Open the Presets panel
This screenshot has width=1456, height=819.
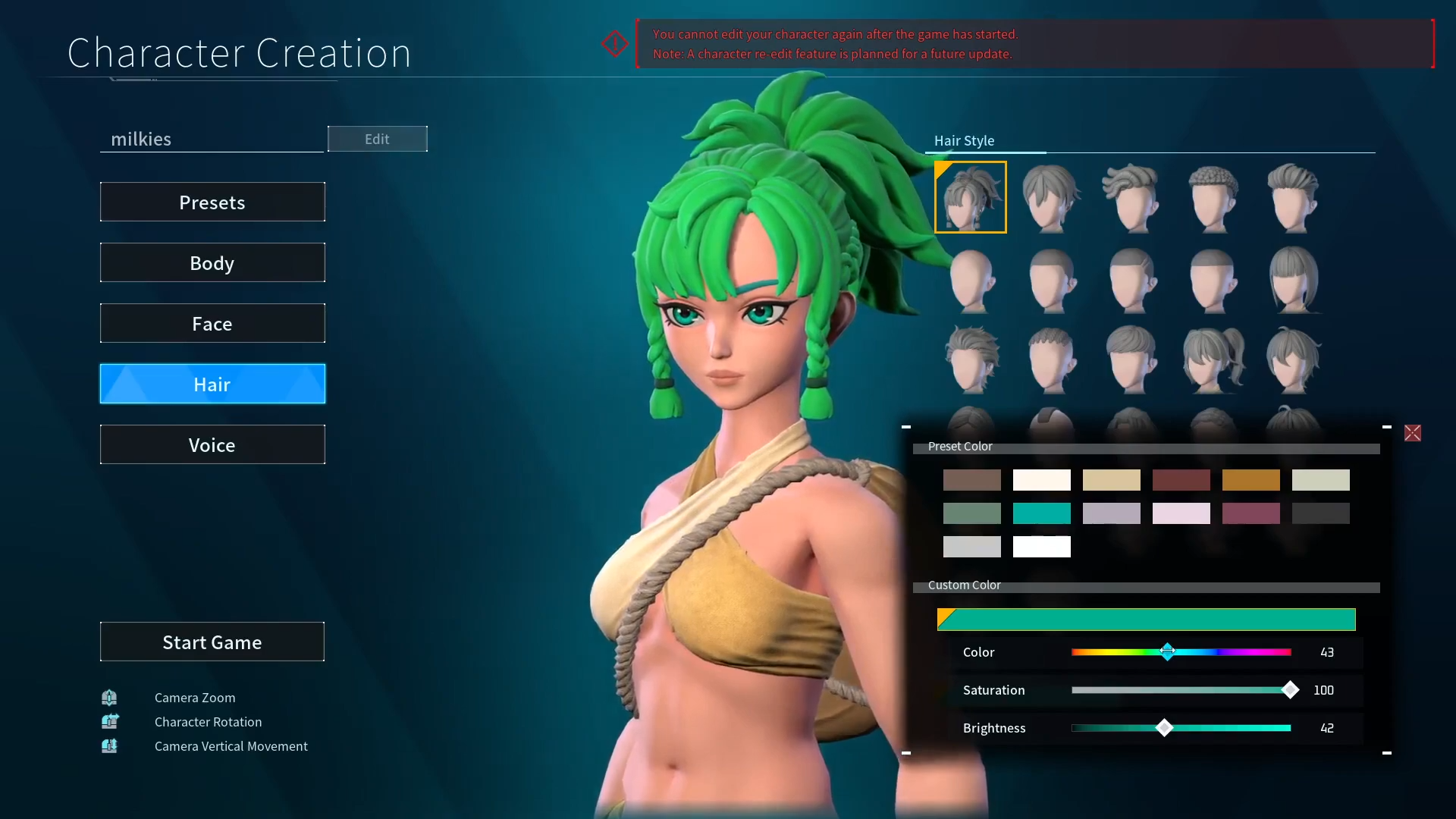pyautogui.click(x=212, y=202)
